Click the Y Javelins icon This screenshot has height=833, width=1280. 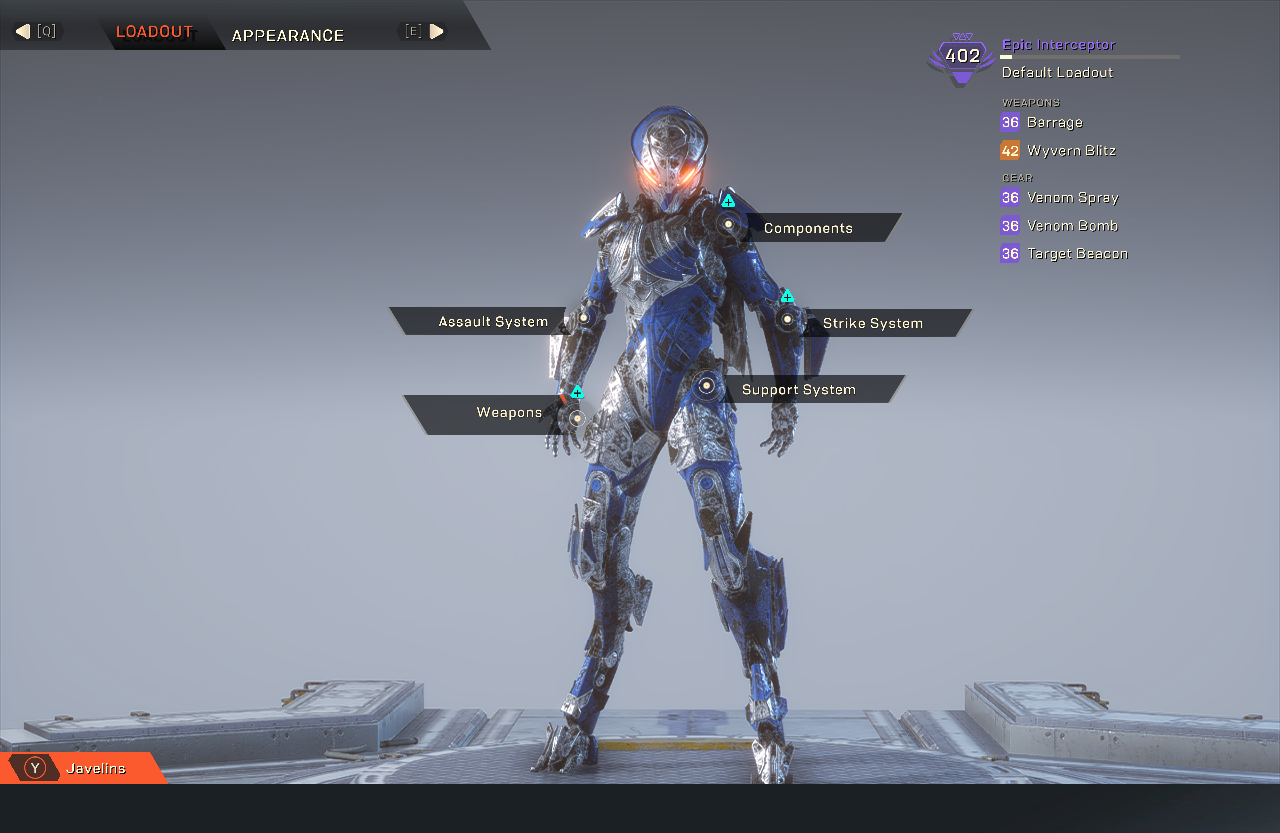33,768
